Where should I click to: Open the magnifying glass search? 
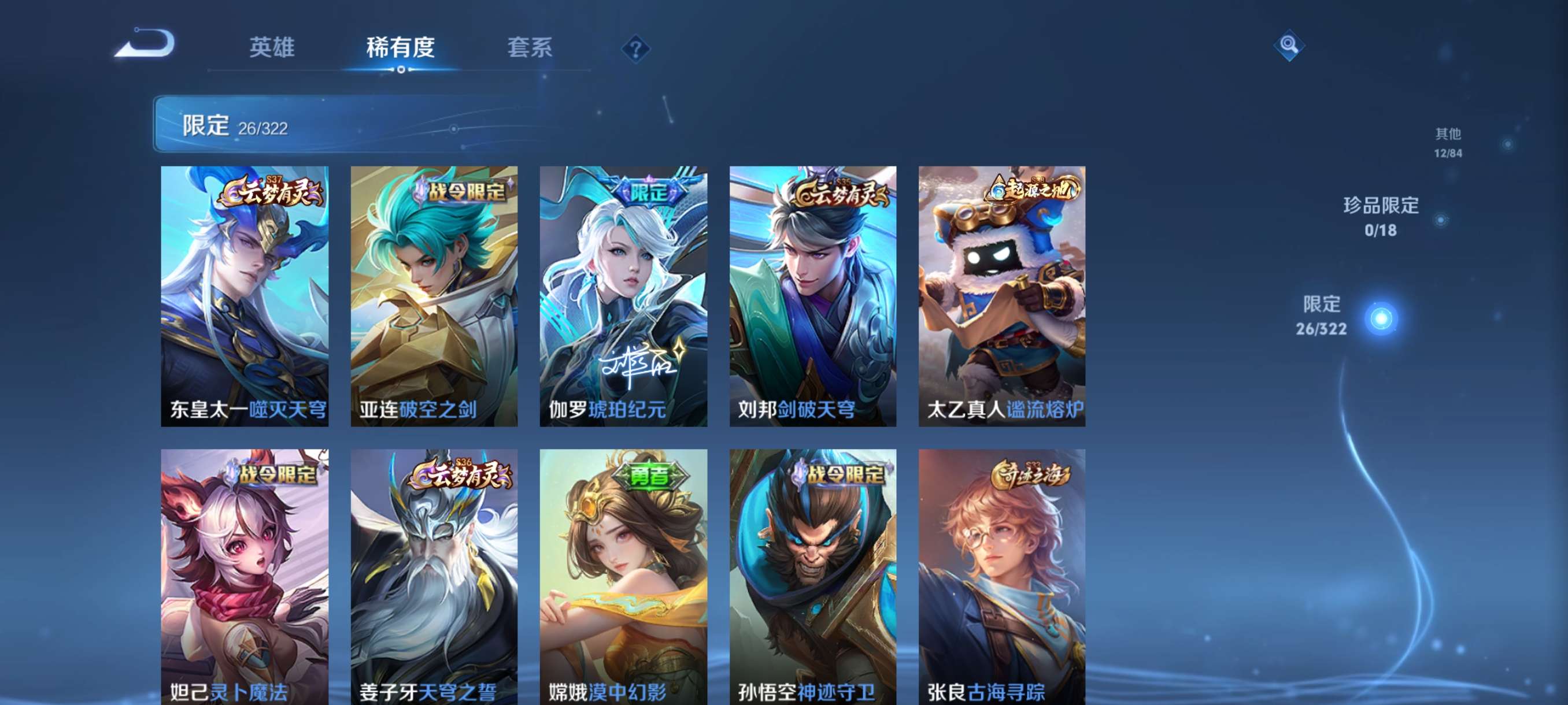point(1288,45)
